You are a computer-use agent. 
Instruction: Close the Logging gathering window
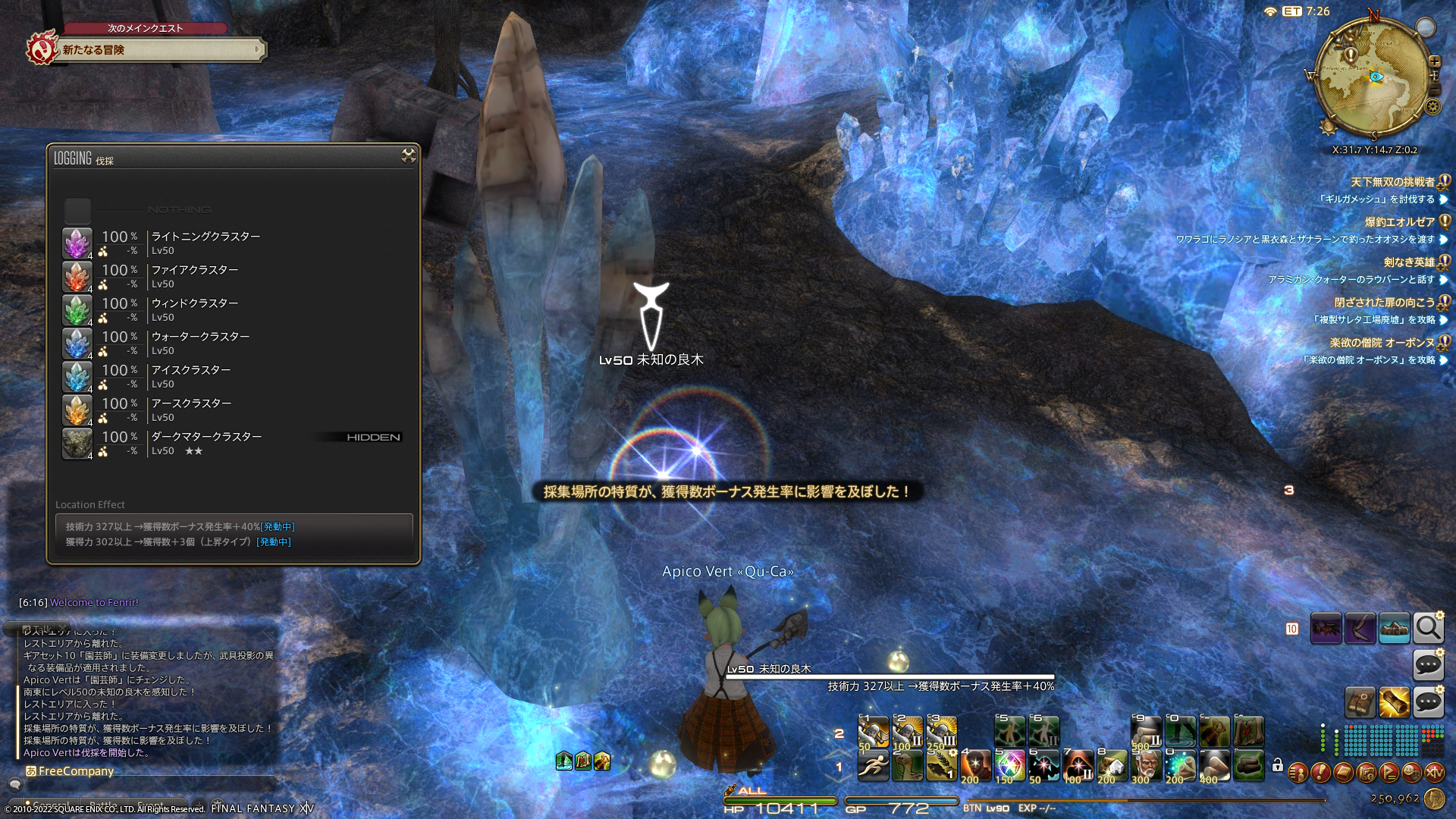[408, 156]
